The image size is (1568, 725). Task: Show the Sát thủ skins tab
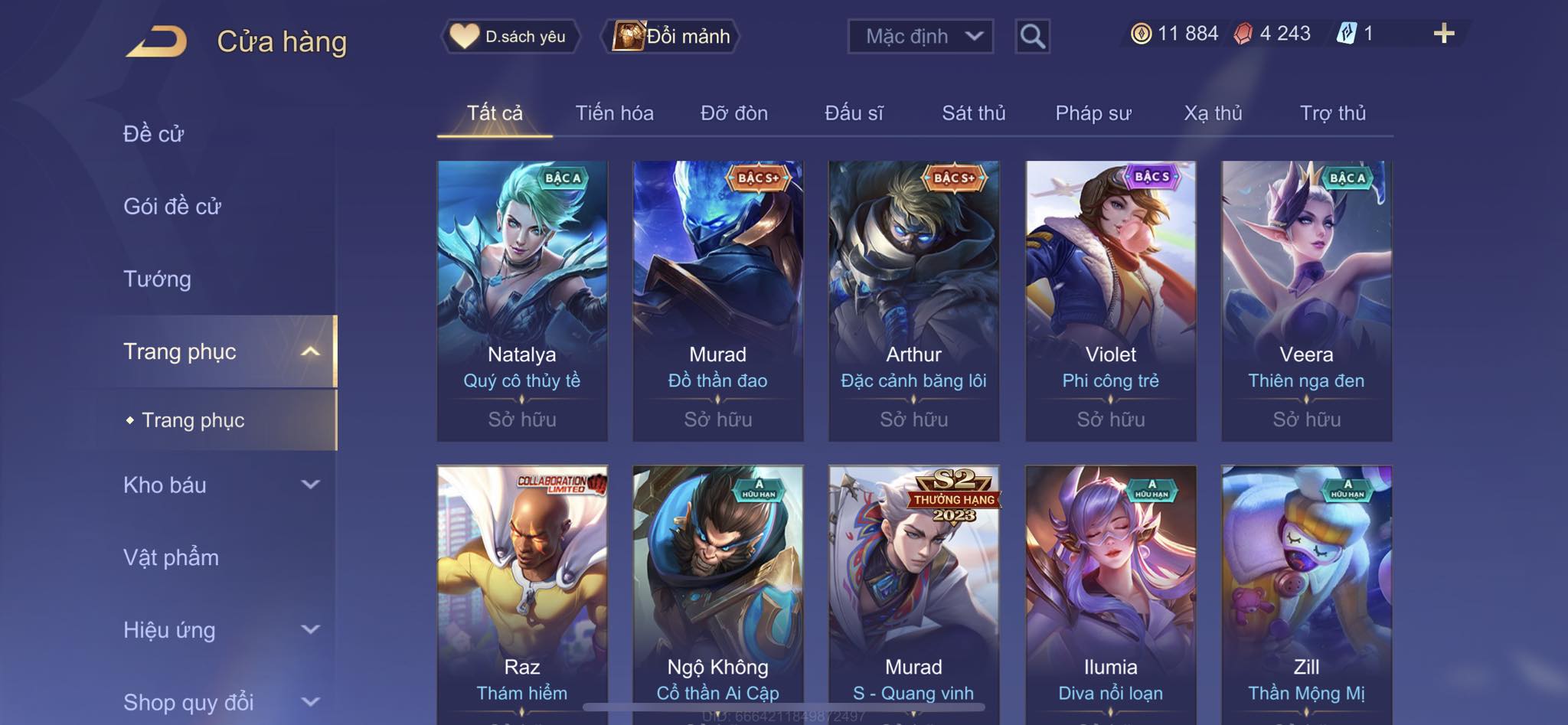973,113
